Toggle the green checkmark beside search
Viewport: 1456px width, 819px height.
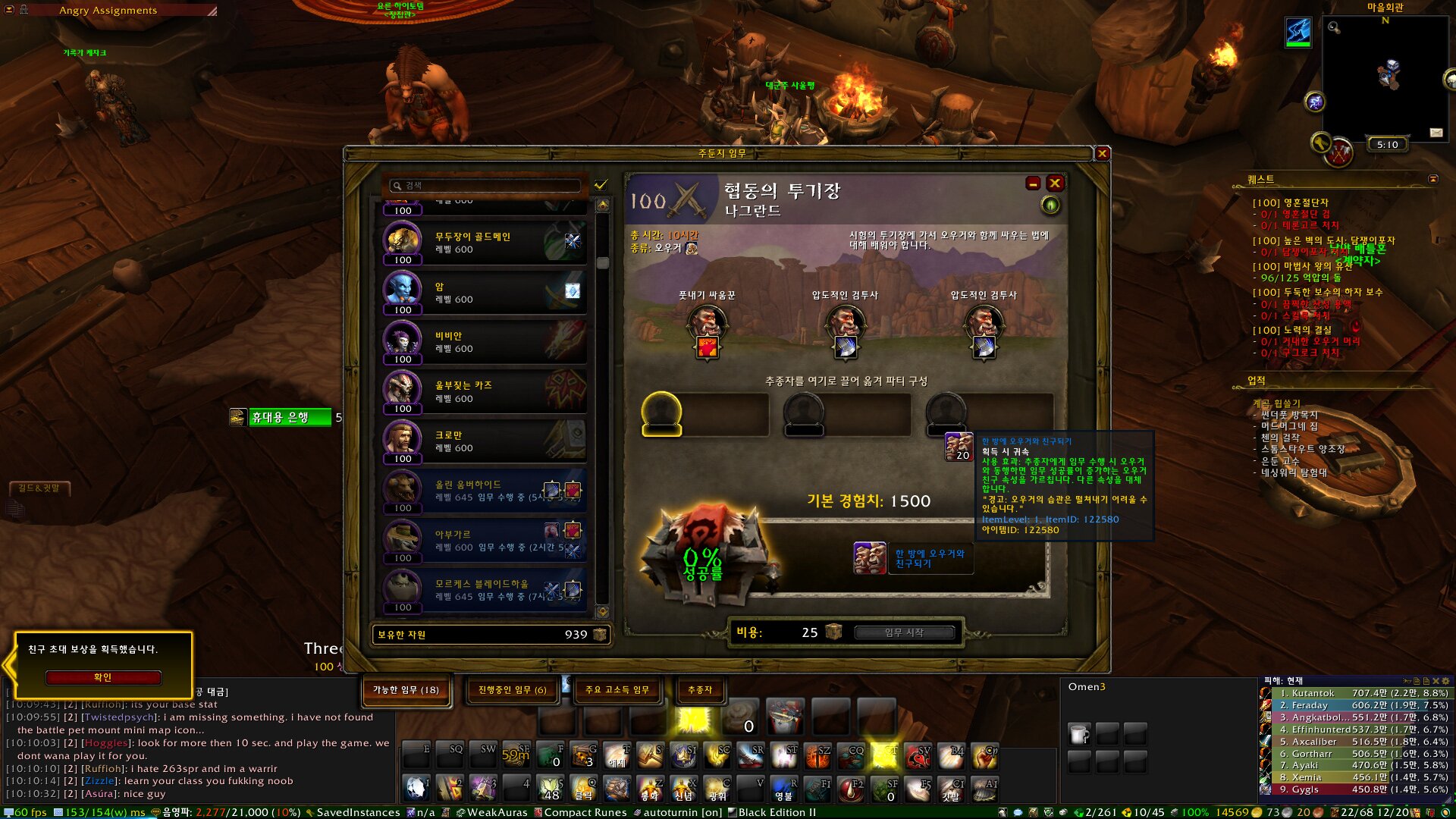pyautogui.click(x=601, y=185)
